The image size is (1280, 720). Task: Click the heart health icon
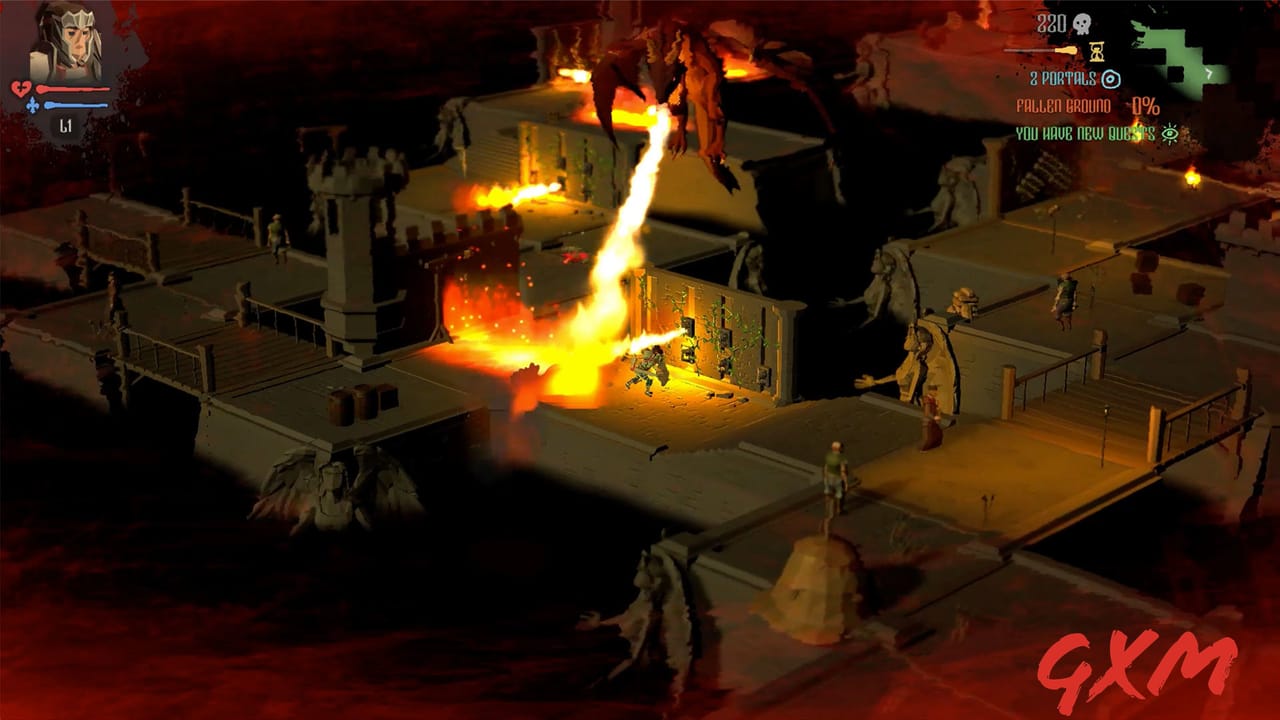(x=21, y=88)
